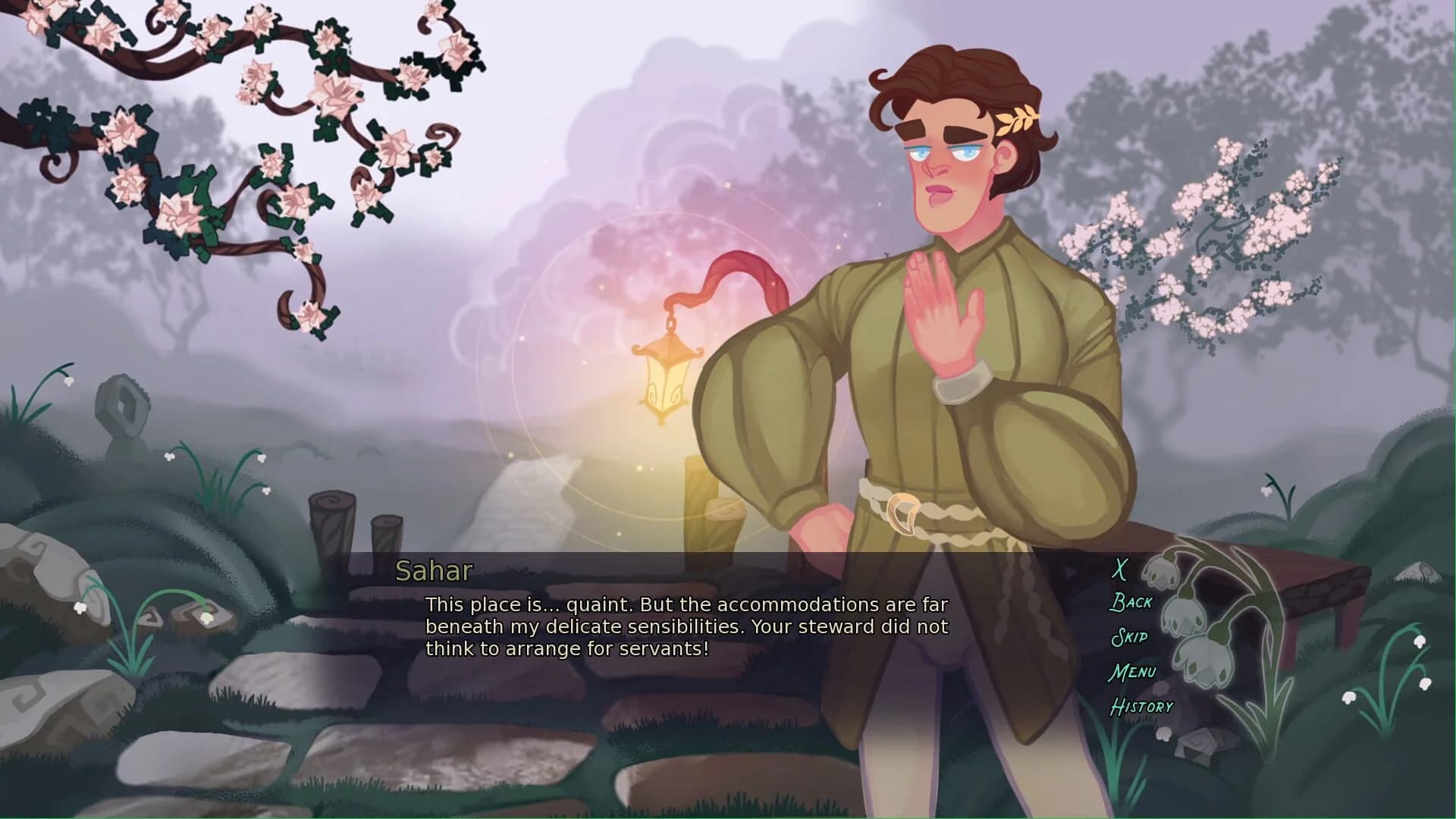Open the Menu option
This screenshot has width=1456, height=819.
[1132, 672]
